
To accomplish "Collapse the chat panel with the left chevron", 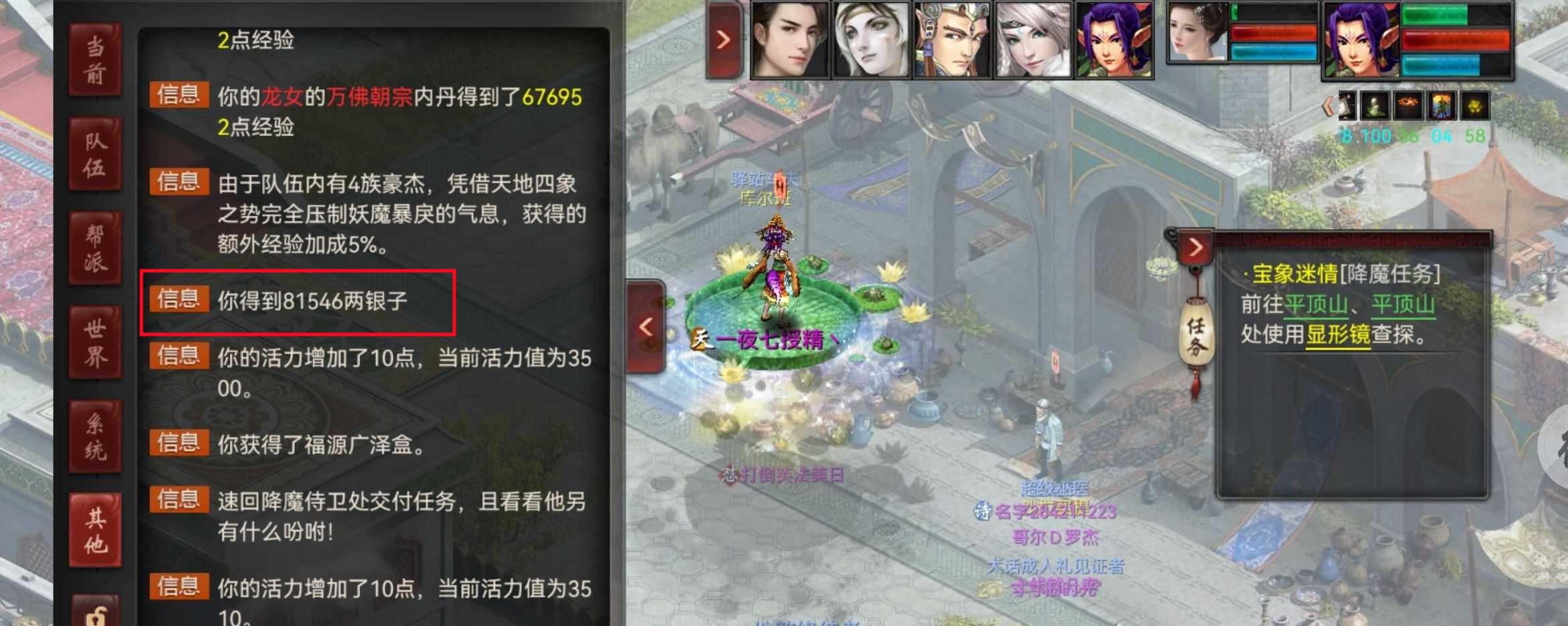I will tap(645, 326).
